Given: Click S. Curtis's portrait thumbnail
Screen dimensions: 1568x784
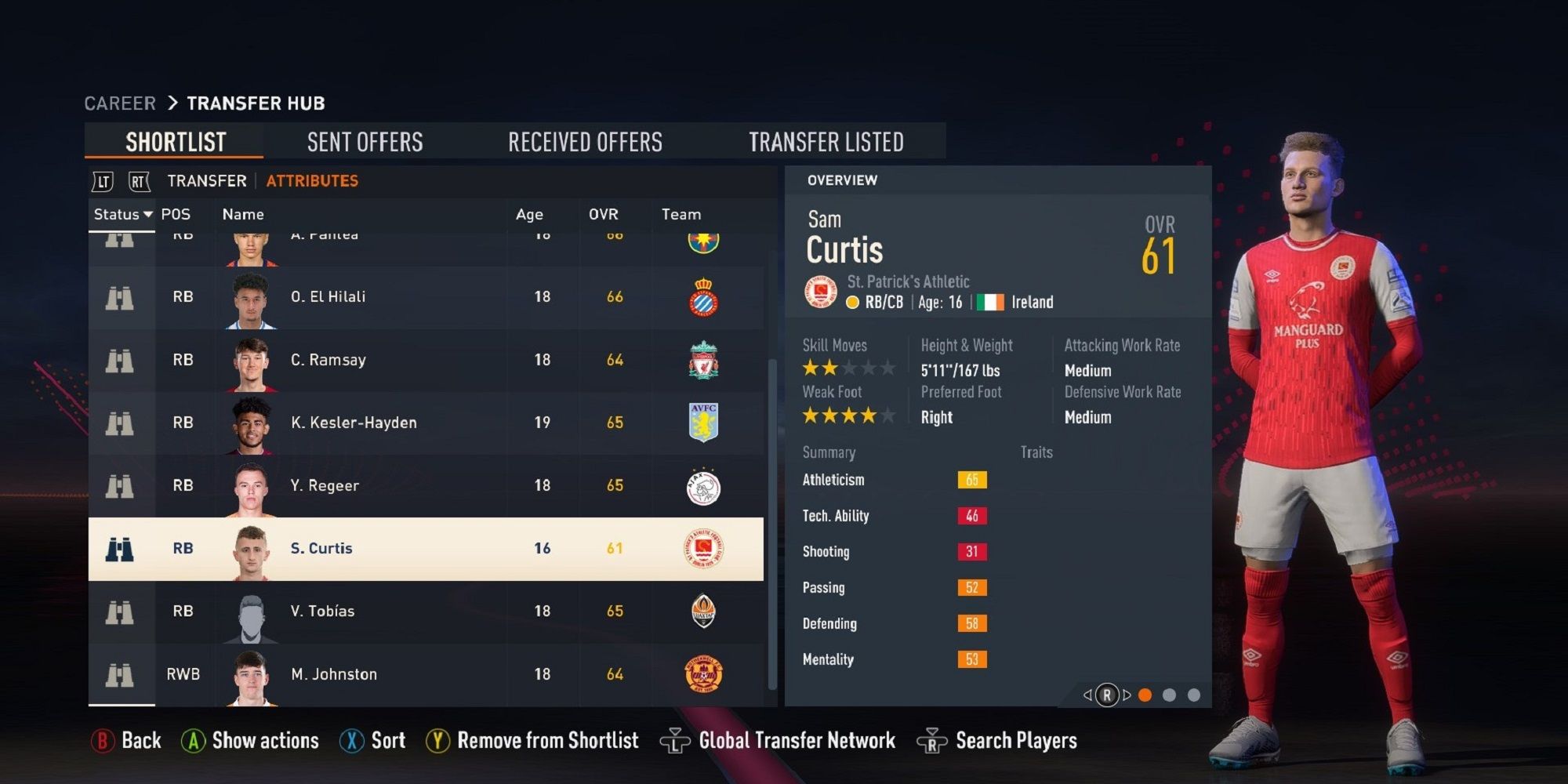Looking at the screenshot, I should tap(252, 549).
